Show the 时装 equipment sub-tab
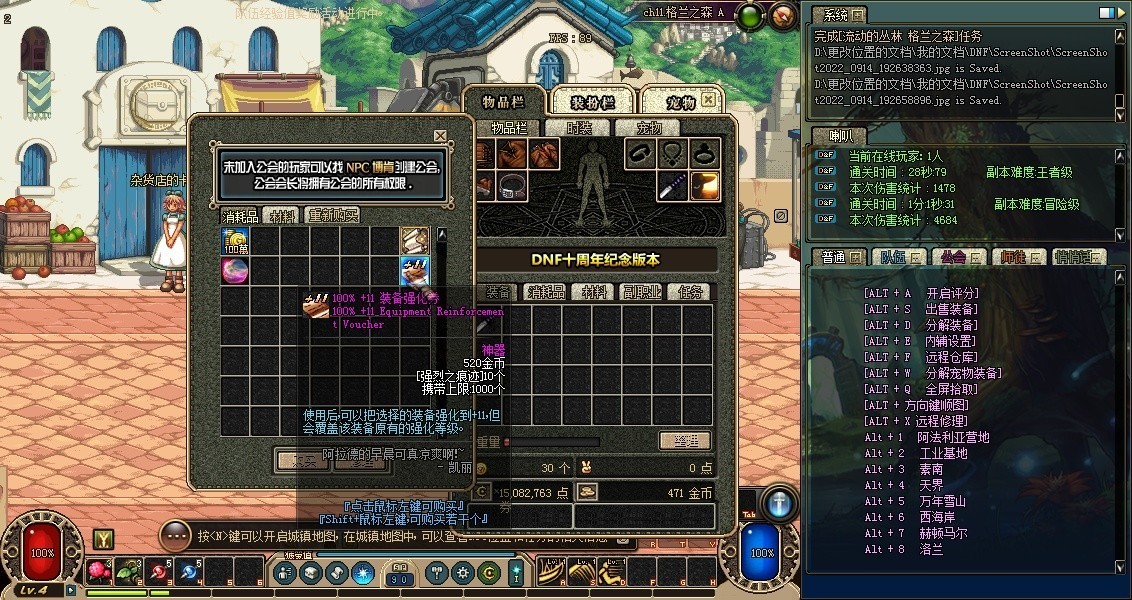The image size is (1132, 600). point(580,128)
